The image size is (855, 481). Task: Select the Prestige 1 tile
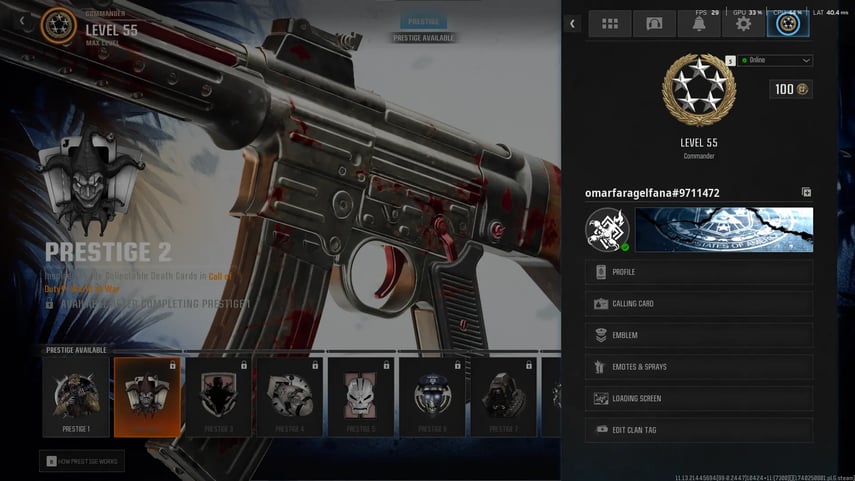tap(76, 397)
